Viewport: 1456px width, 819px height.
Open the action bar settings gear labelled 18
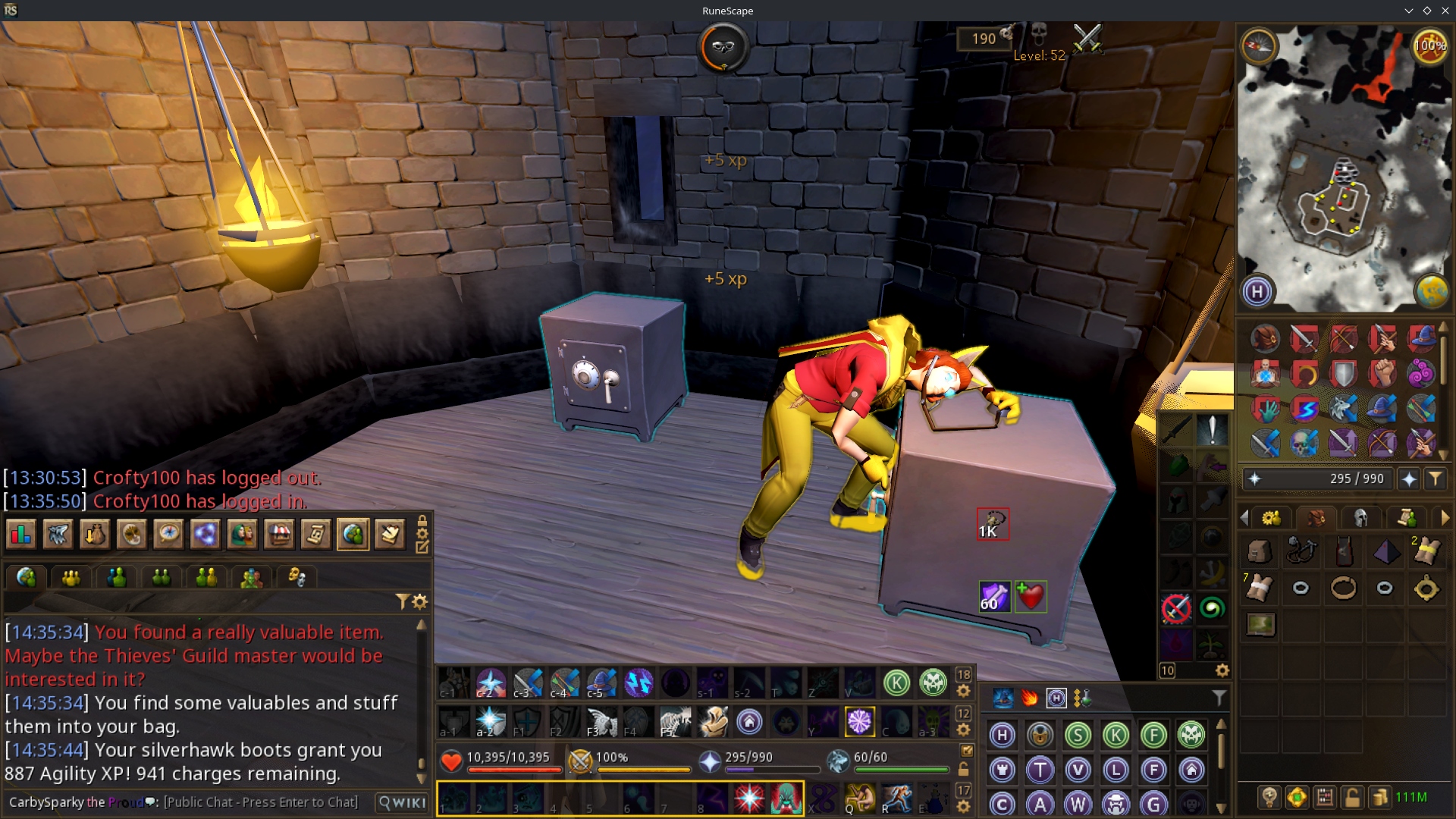tap(963, 691)
